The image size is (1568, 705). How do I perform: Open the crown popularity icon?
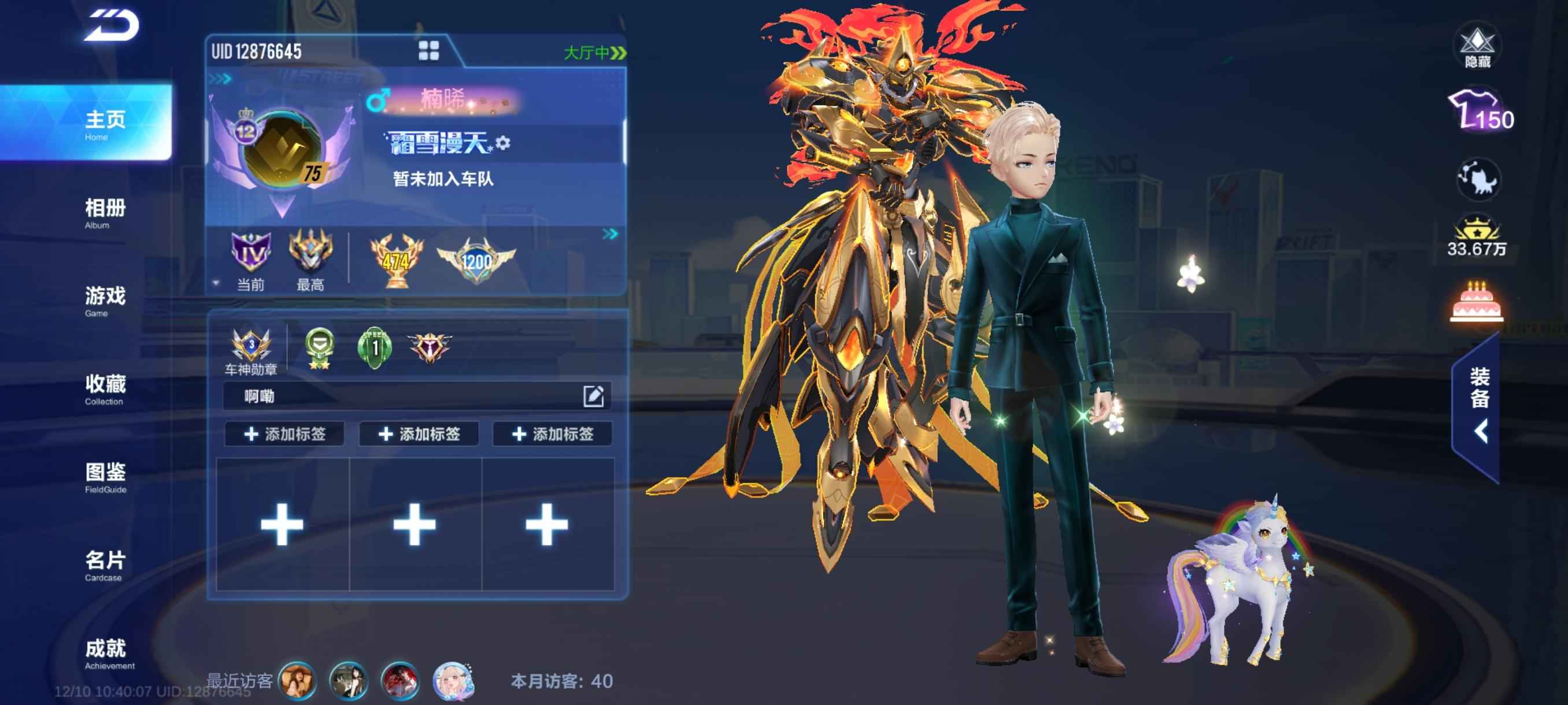click(1476, 236)
